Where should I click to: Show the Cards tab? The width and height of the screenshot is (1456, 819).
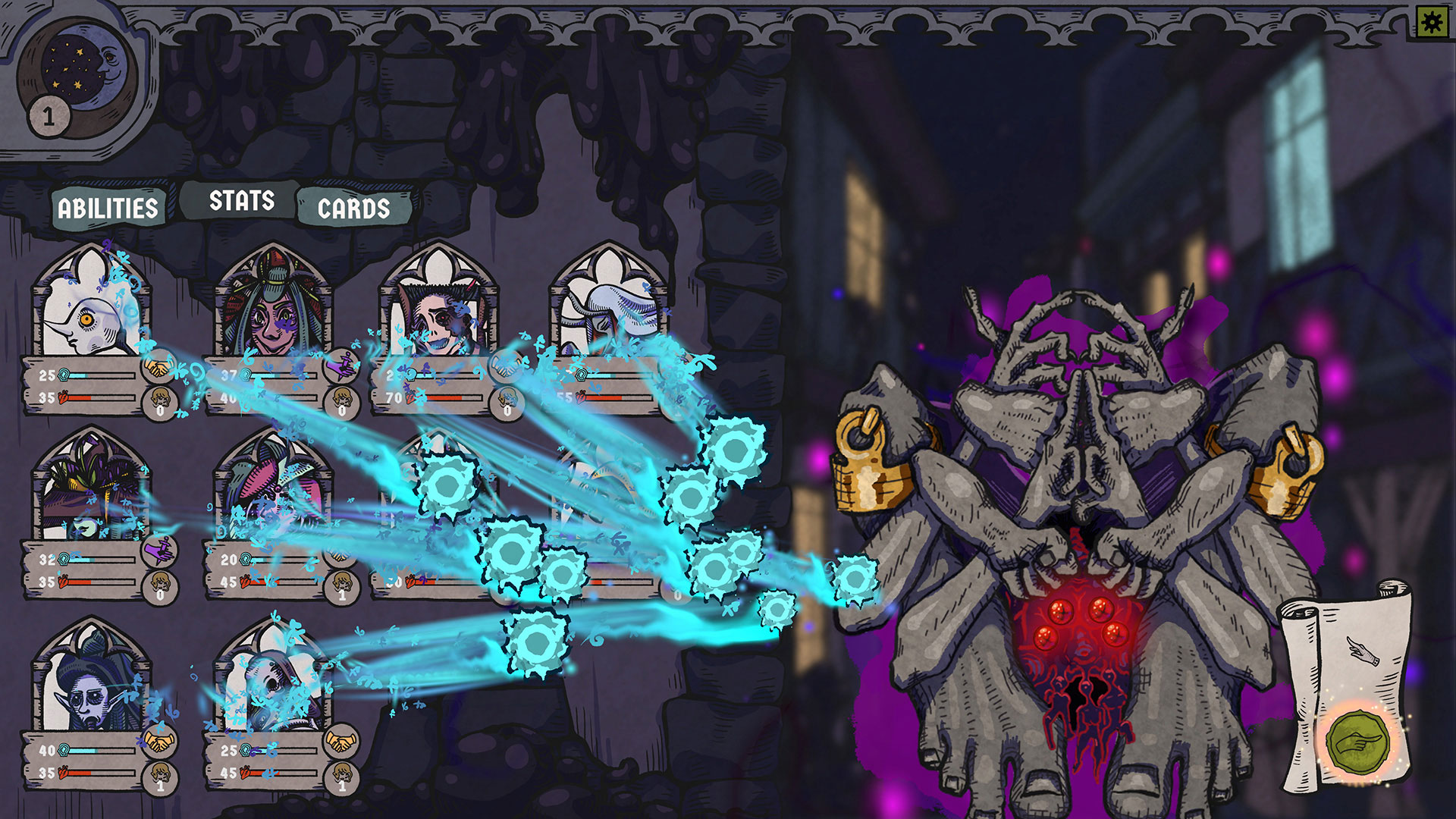pyautogui.click(x=353, y=209)
